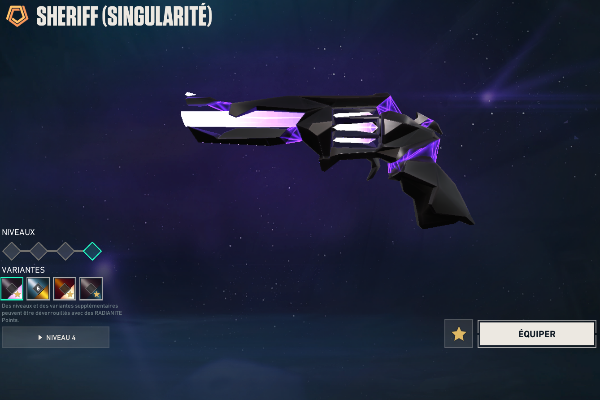Equip the Singularité Sheriff skin

pyautogui.click(x=536, y=334)
